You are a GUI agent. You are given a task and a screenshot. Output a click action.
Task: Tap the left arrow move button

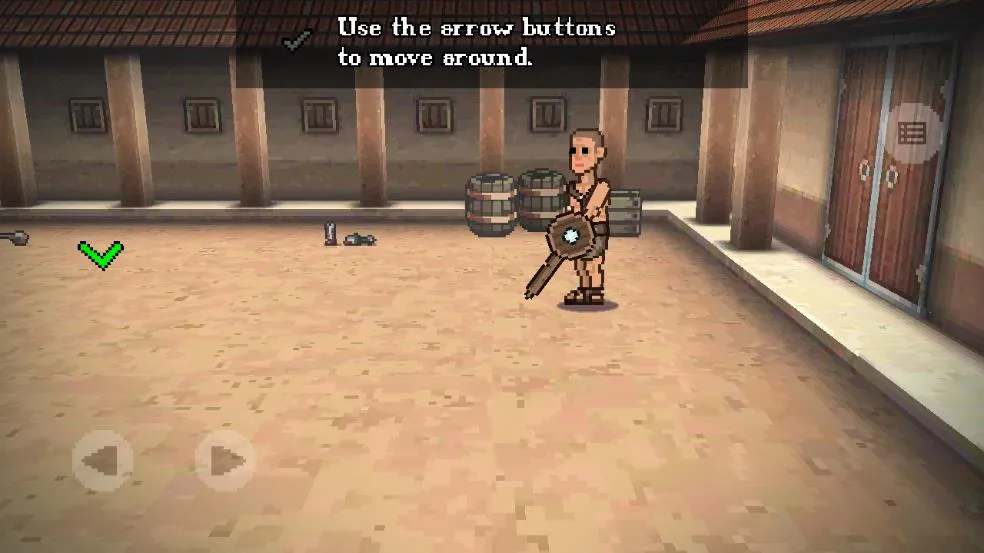click(x=102, y=461)
